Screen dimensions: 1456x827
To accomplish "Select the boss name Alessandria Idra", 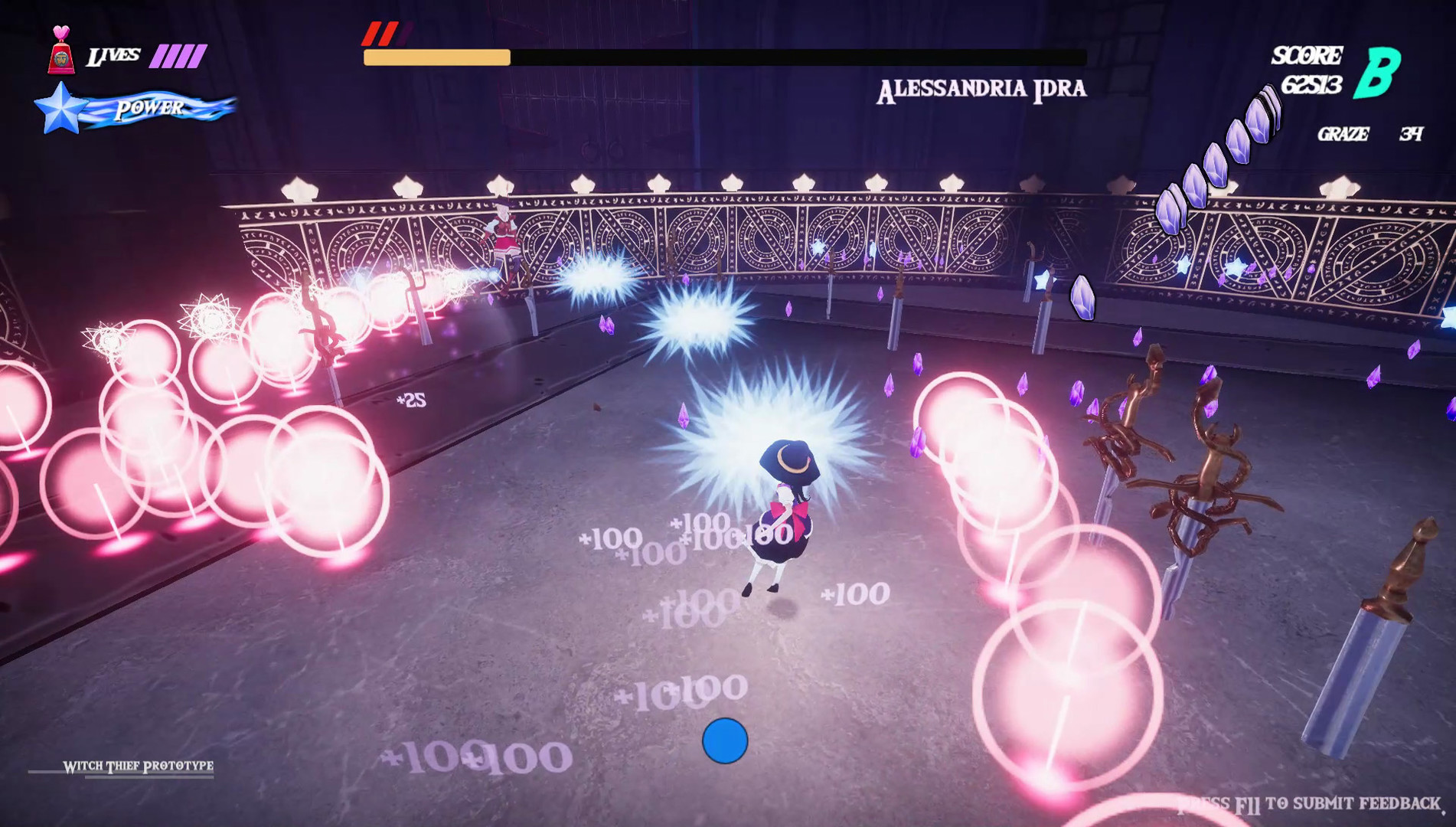I will click(982, 87).
